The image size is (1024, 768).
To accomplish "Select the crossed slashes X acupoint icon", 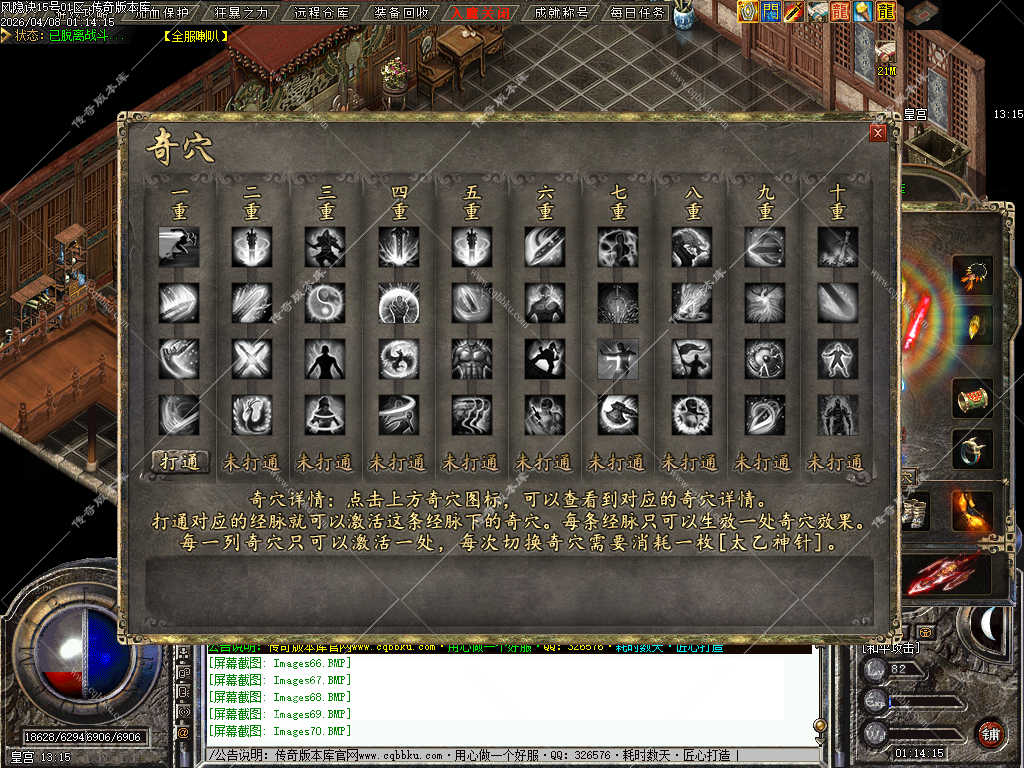I will click(x=252, y=358).
